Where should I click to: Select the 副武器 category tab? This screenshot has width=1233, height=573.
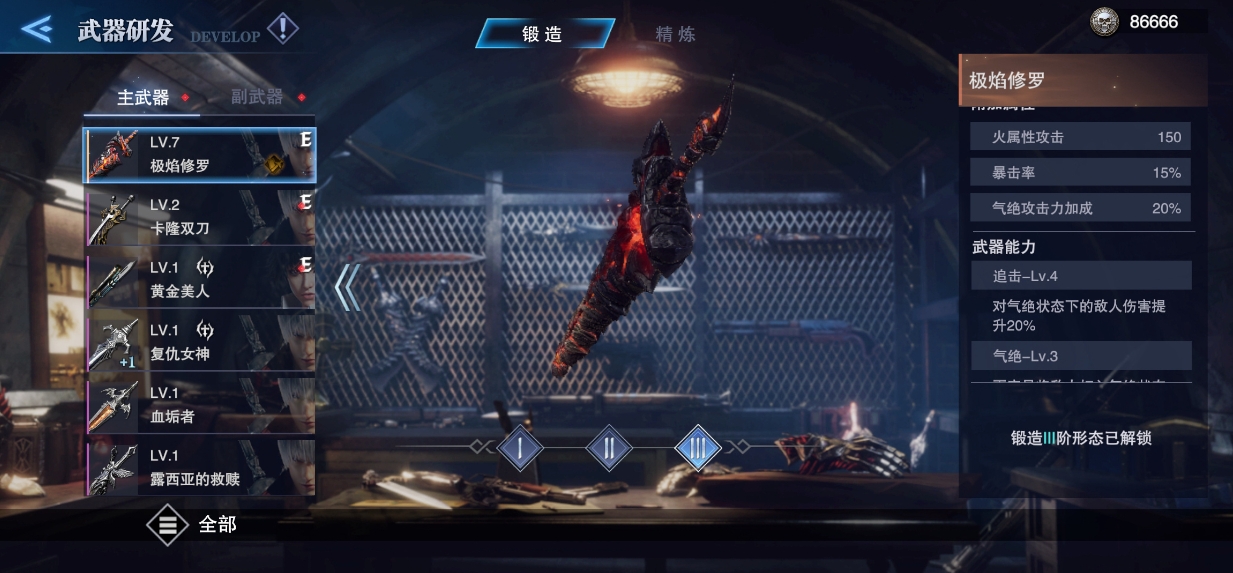point(257,98)
